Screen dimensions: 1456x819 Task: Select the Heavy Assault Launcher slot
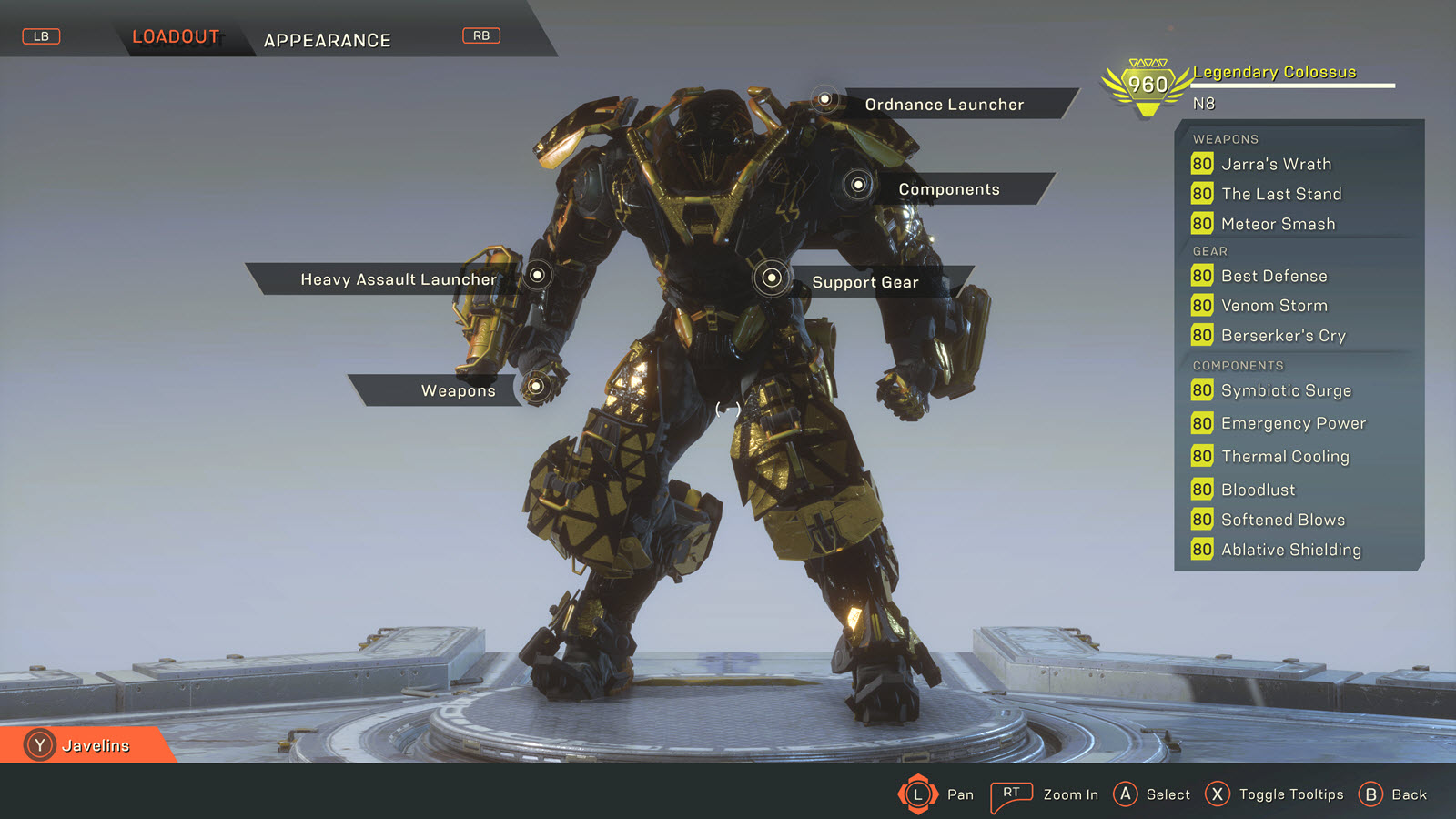(399, 279)
